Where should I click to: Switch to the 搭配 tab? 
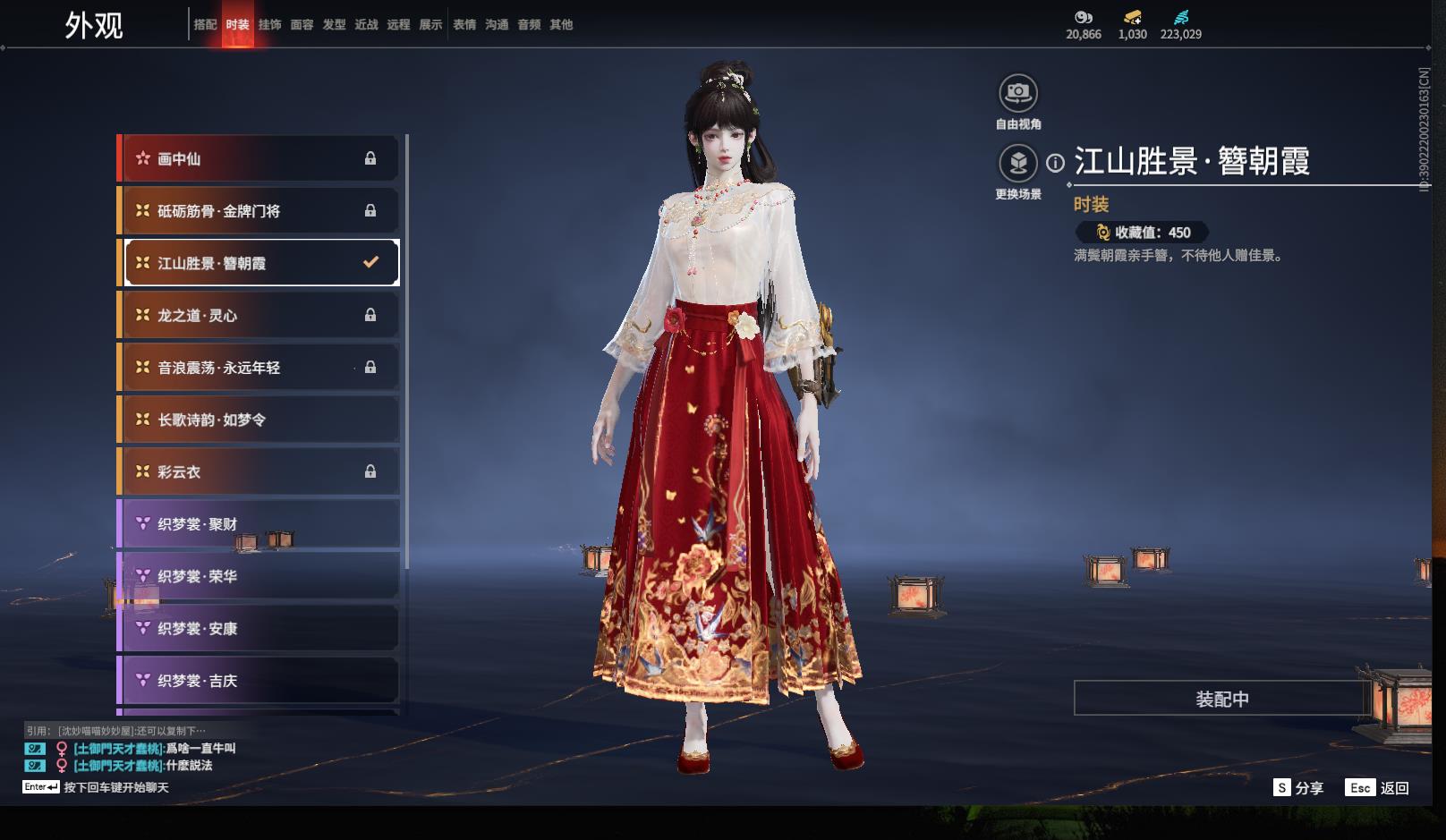pos(205,25)
